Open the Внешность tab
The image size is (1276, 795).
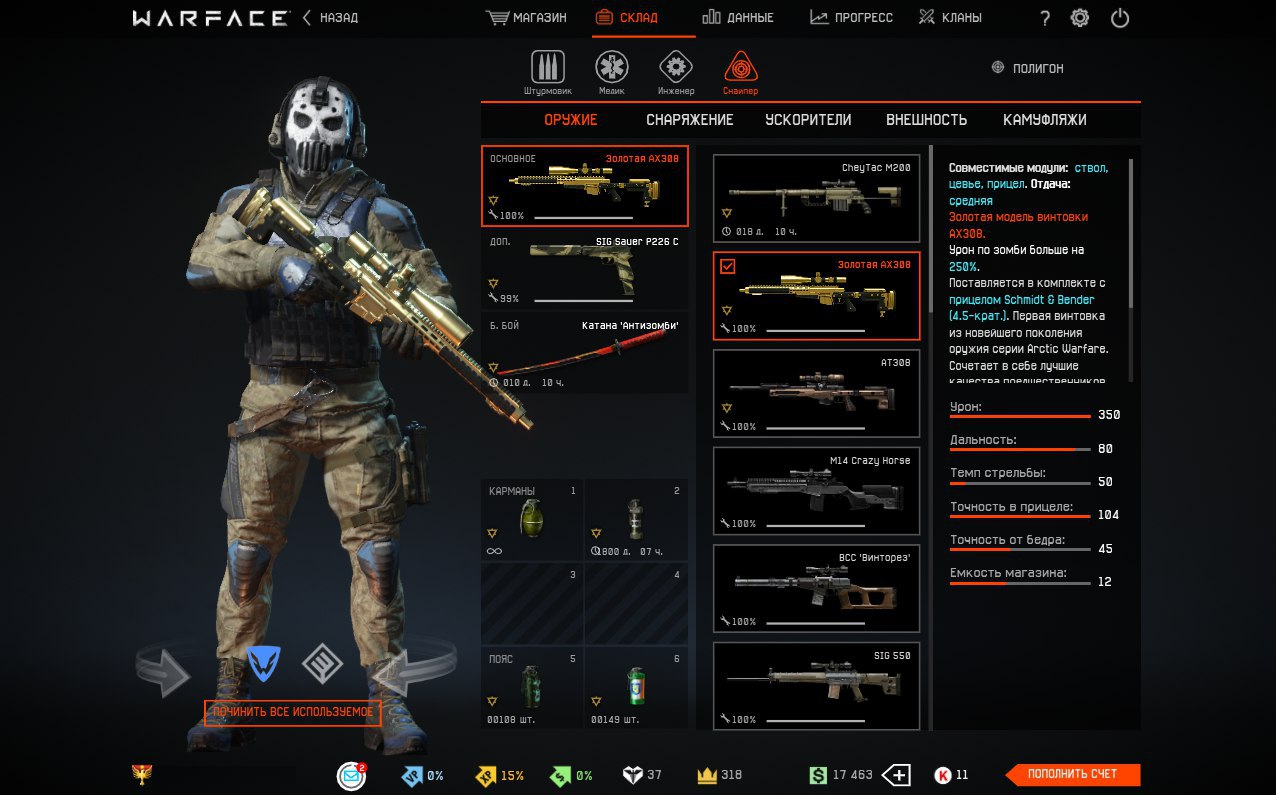926,120
